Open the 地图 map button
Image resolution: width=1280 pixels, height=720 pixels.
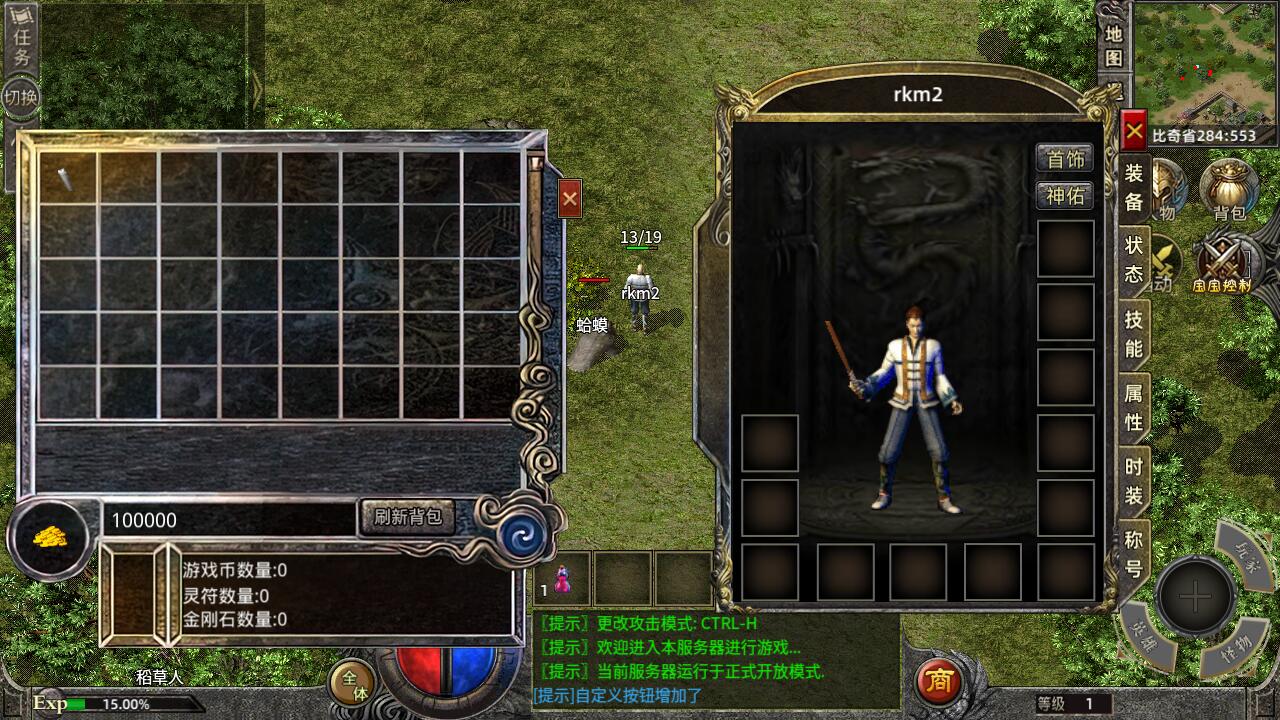tap(1114, 46)
